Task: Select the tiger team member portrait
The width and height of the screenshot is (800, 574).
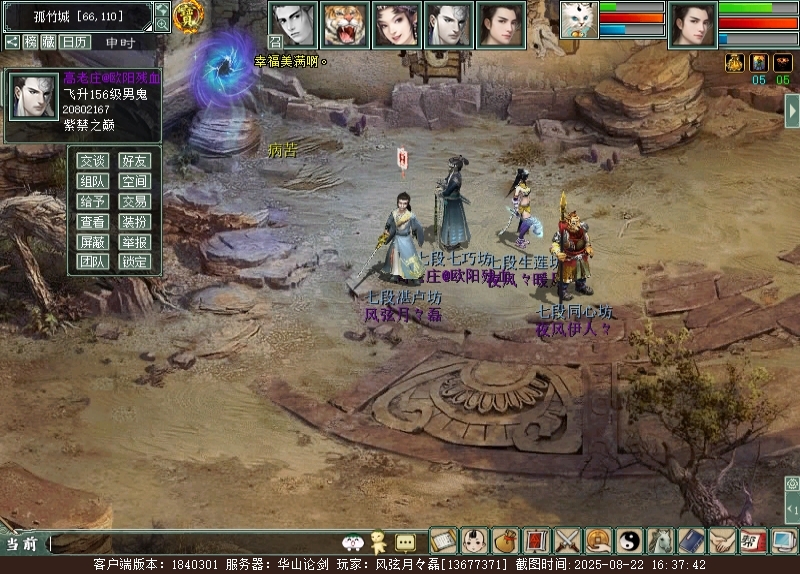Action: tap(346, 25)
